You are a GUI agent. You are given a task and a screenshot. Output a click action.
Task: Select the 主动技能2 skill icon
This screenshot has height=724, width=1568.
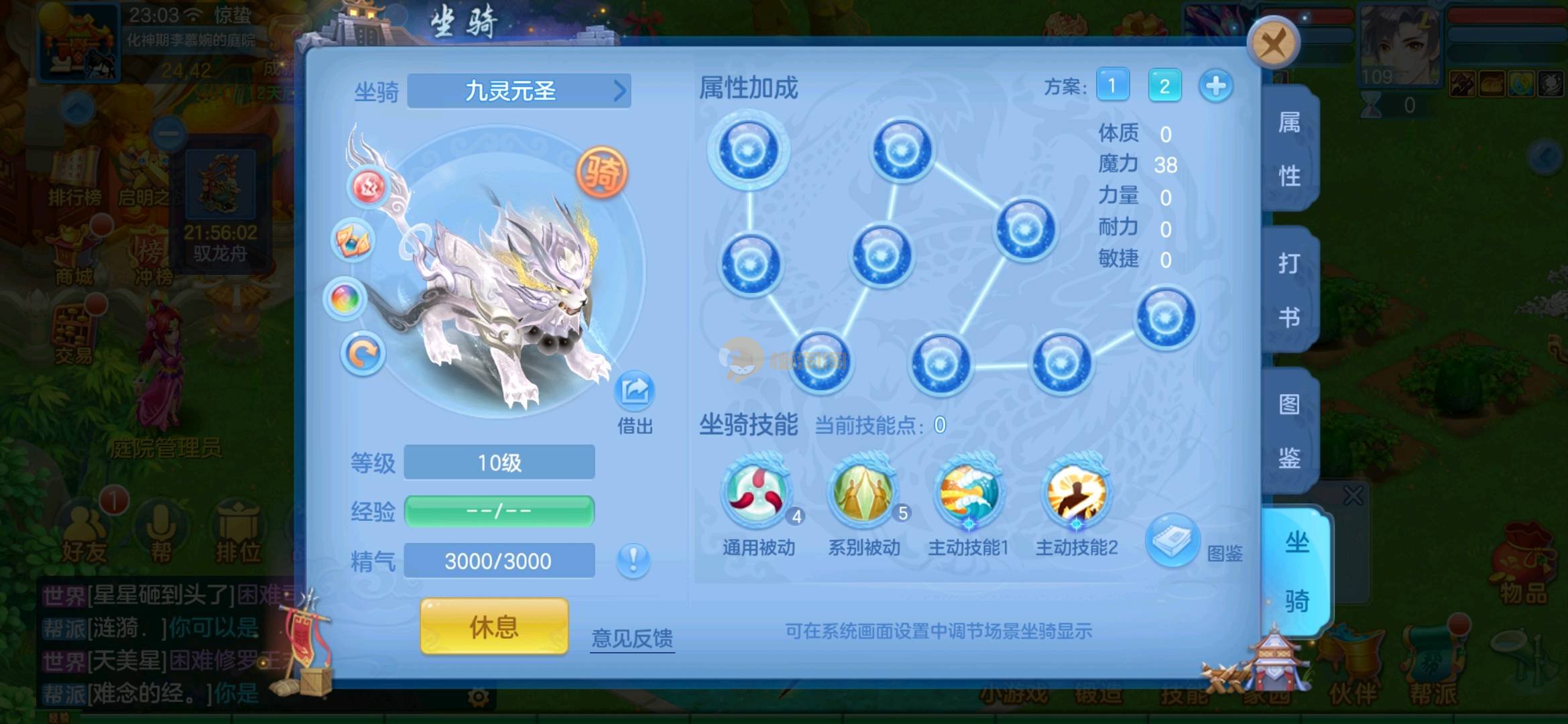[x=1076, y=493]
